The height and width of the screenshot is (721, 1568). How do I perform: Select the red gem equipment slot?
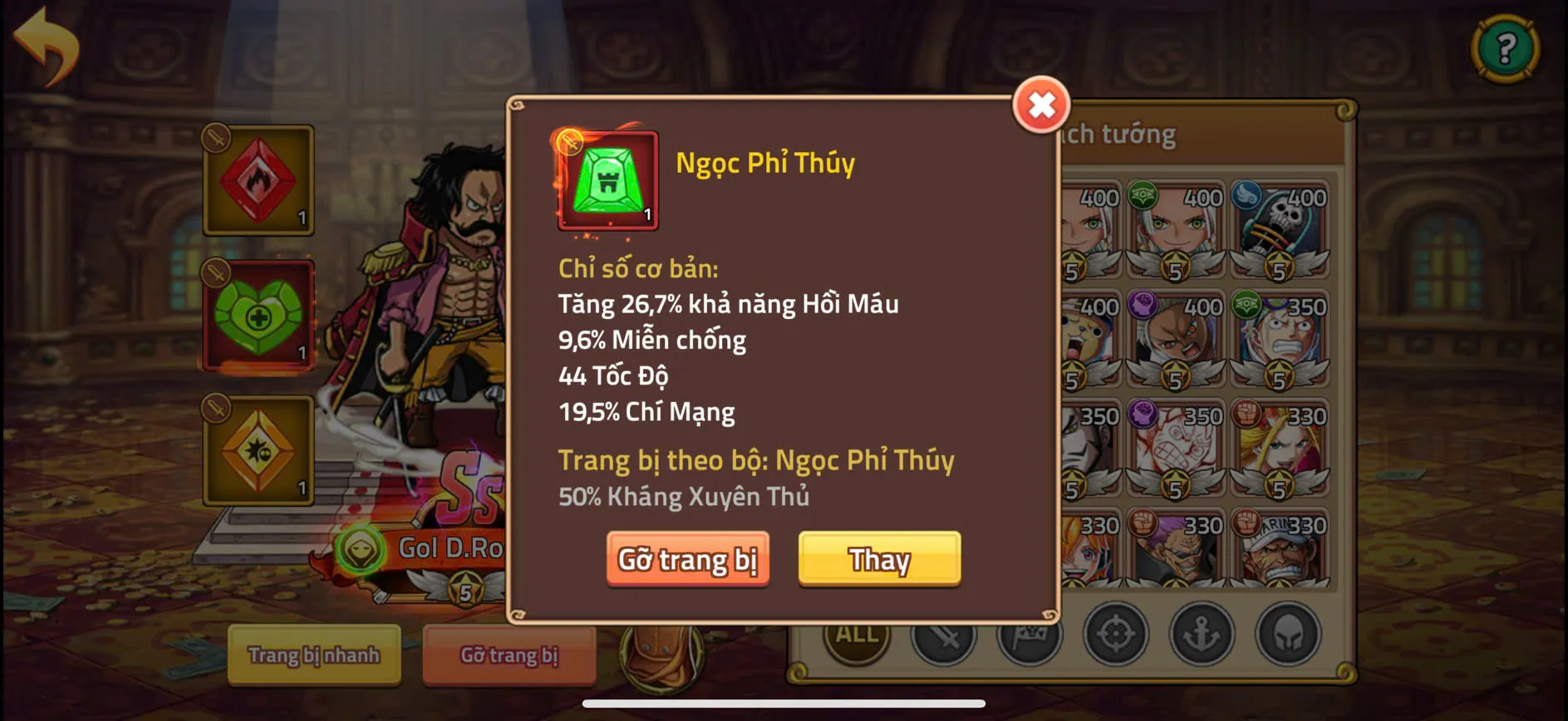(x=258, y=181)
